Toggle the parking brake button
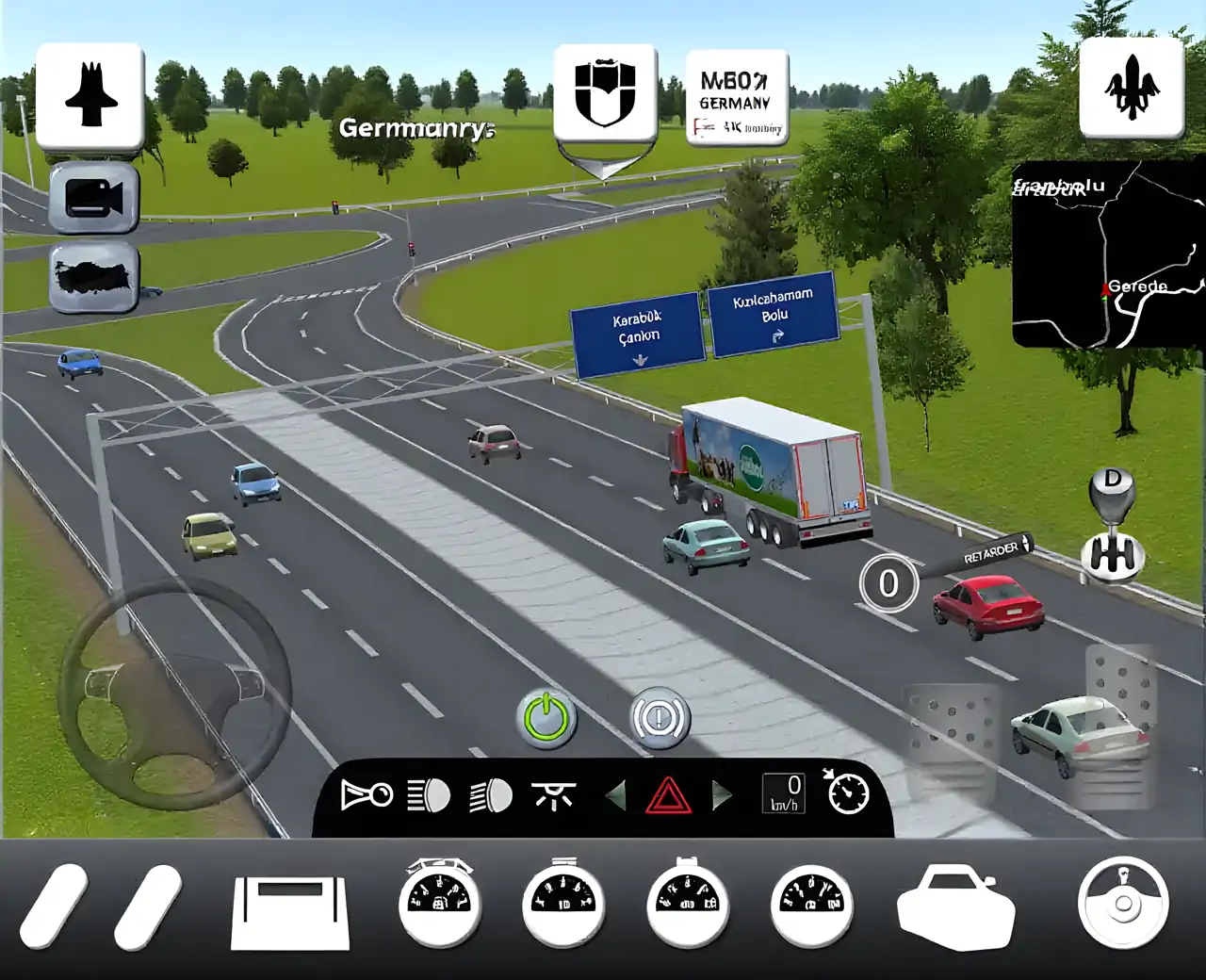This screenshot has width=1206, height=980. (x=660, y=720)
